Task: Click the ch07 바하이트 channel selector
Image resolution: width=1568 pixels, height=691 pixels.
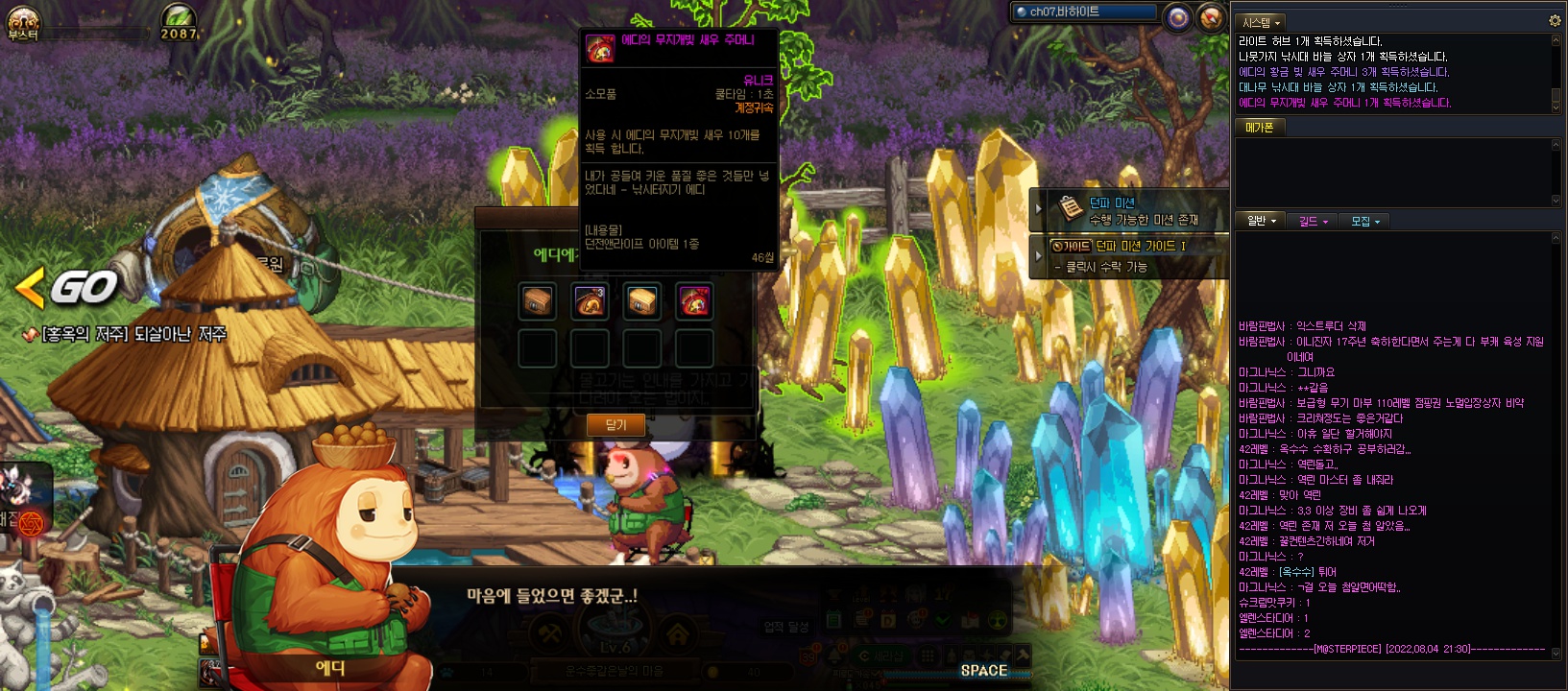Action: (1085, 12)
